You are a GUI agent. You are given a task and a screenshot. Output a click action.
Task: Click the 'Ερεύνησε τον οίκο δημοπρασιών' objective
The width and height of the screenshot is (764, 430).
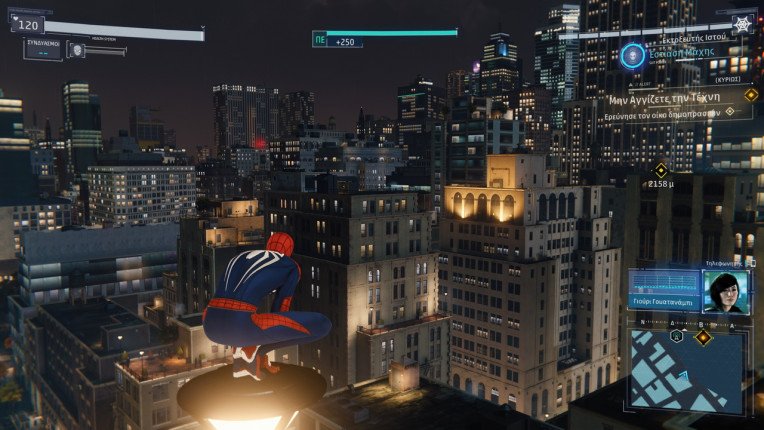(x=669, y=111)
